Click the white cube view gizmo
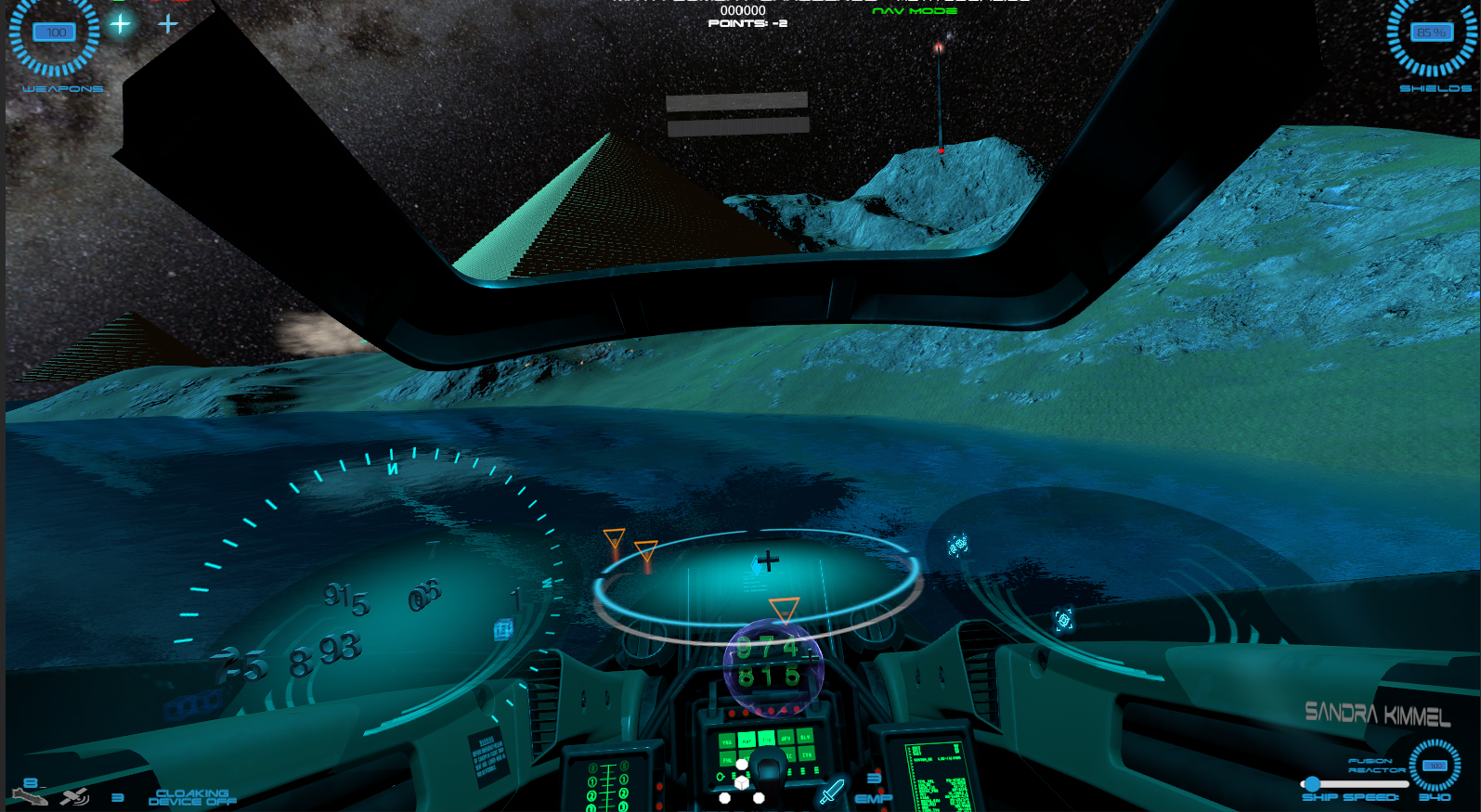1481x812 pixels. [x=742, y=782]
